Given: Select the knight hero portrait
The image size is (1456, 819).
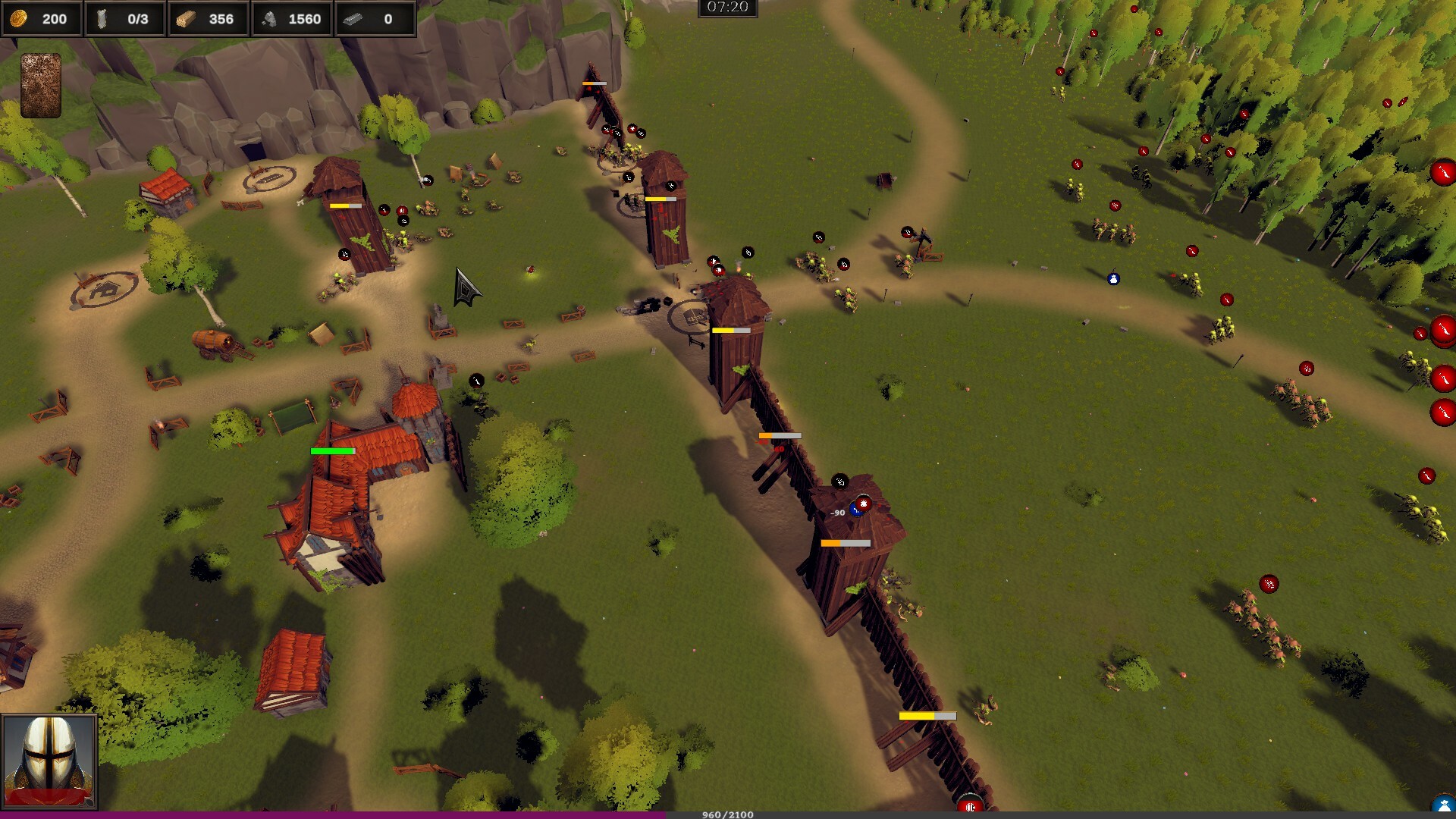Looking at the screenshot, I should click(x=49, y=761).
